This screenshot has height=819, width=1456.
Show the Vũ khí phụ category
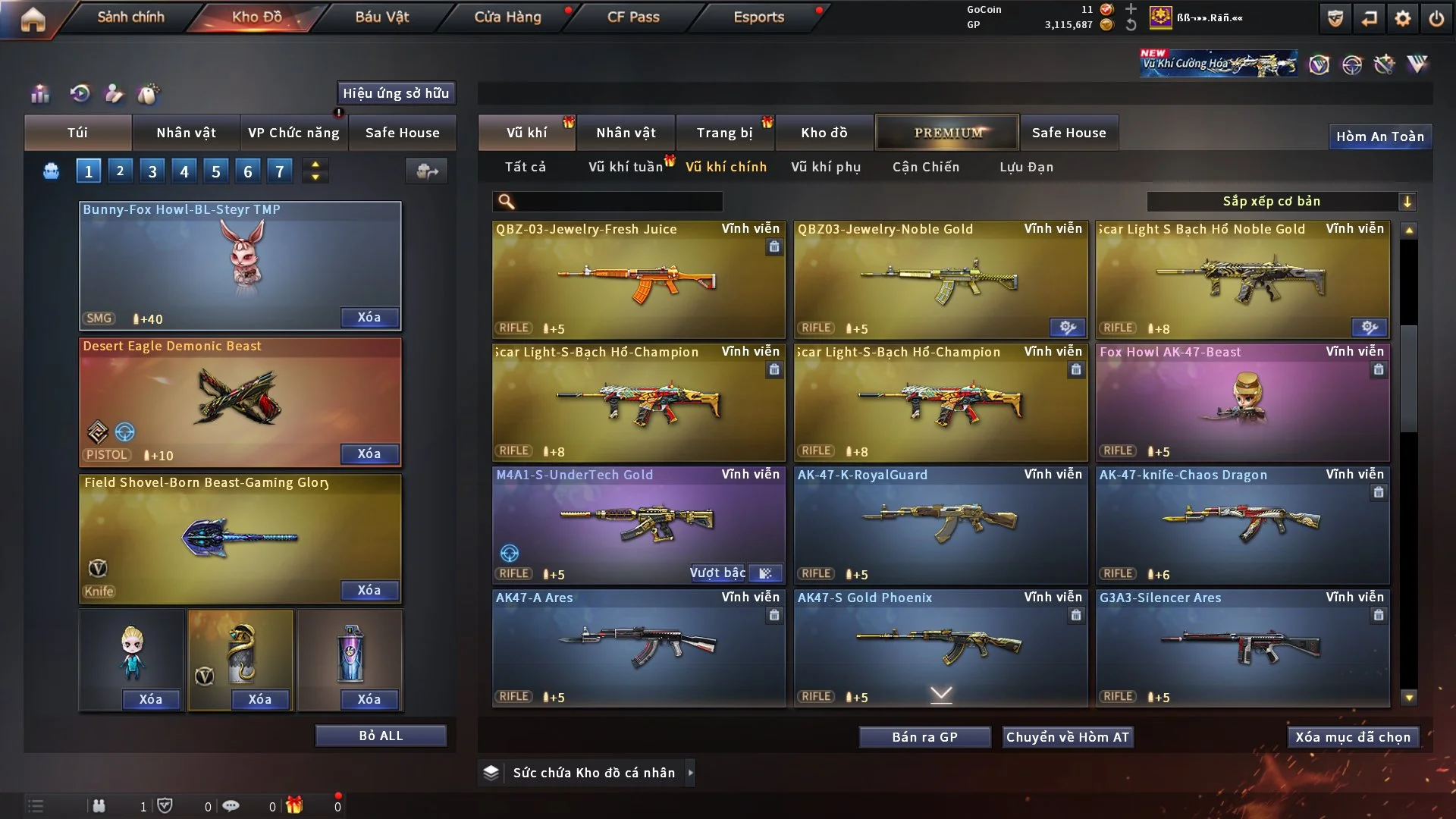(826, 167)
